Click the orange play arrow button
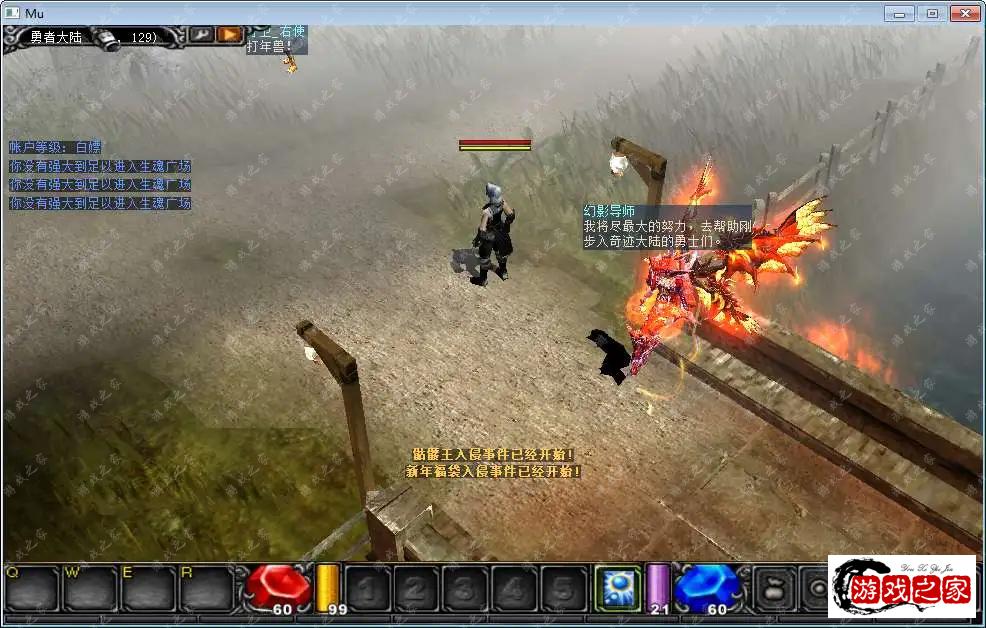The width and height of the screenshot is (986, 628). 230,34
